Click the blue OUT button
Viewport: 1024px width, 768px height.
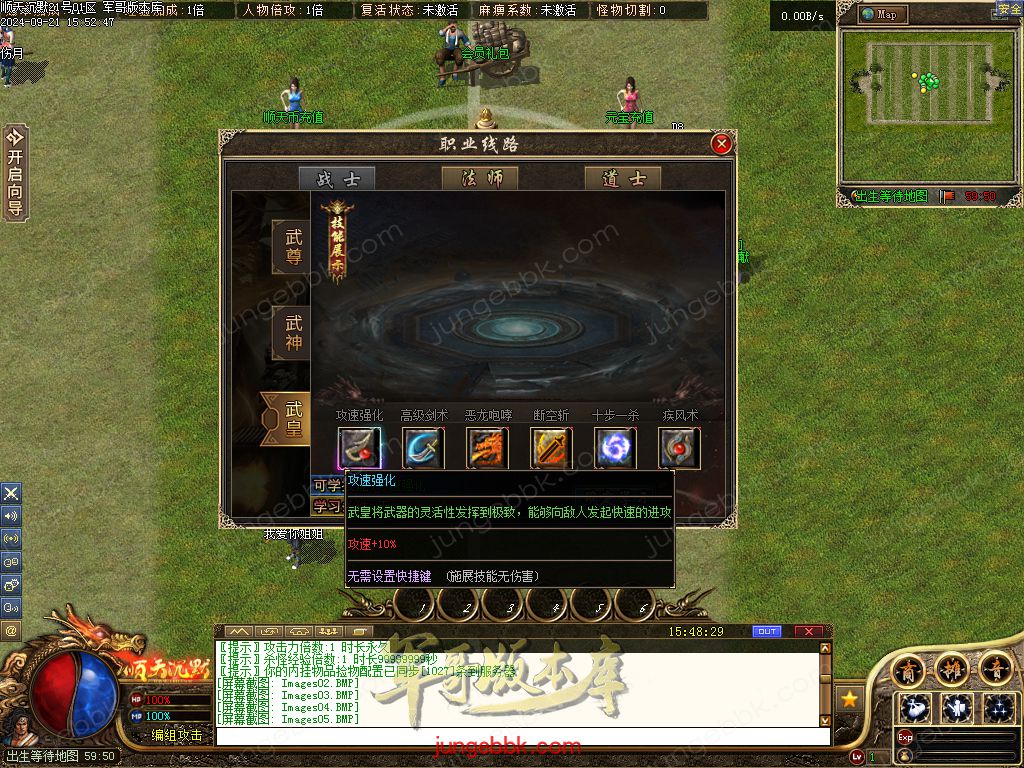[767, 632]
